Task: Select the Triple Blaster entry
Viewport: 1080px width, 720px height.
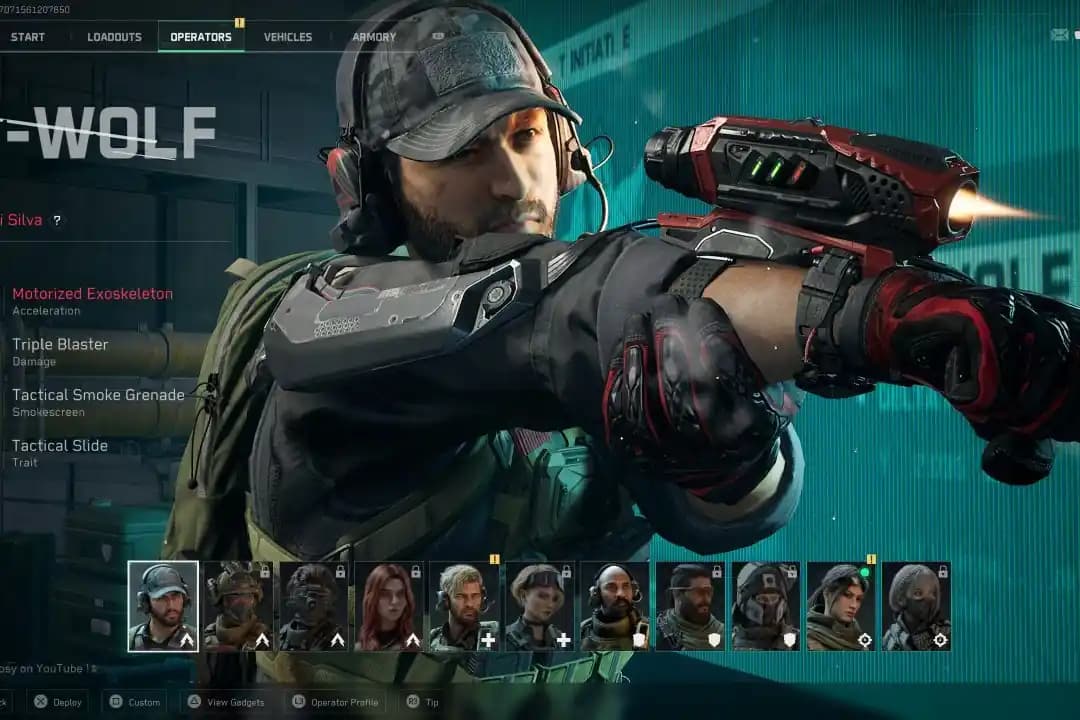Action: 60,344
